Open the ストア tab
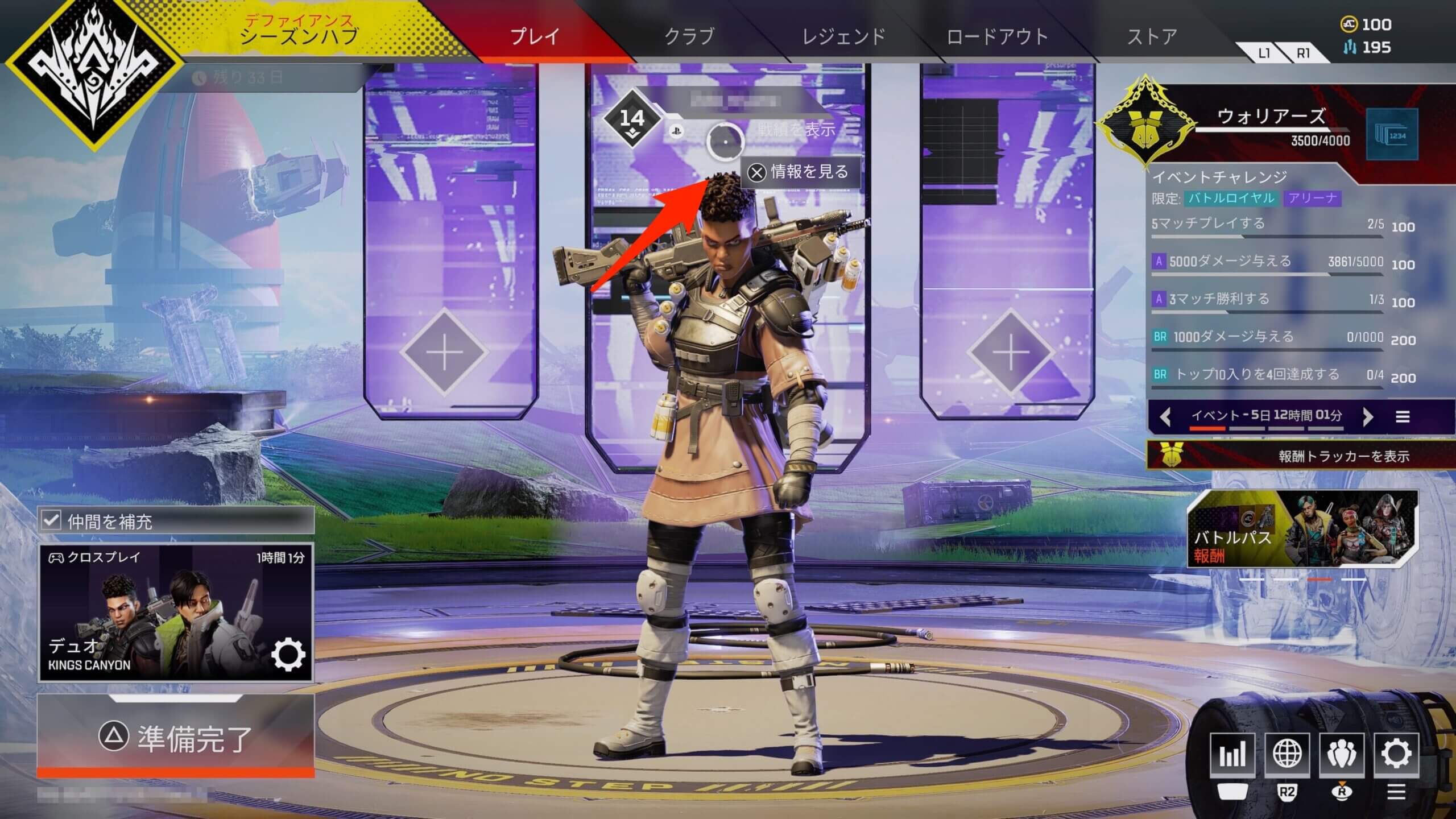This screenshot has height=819, width=1456. (x=1152, y=37)
